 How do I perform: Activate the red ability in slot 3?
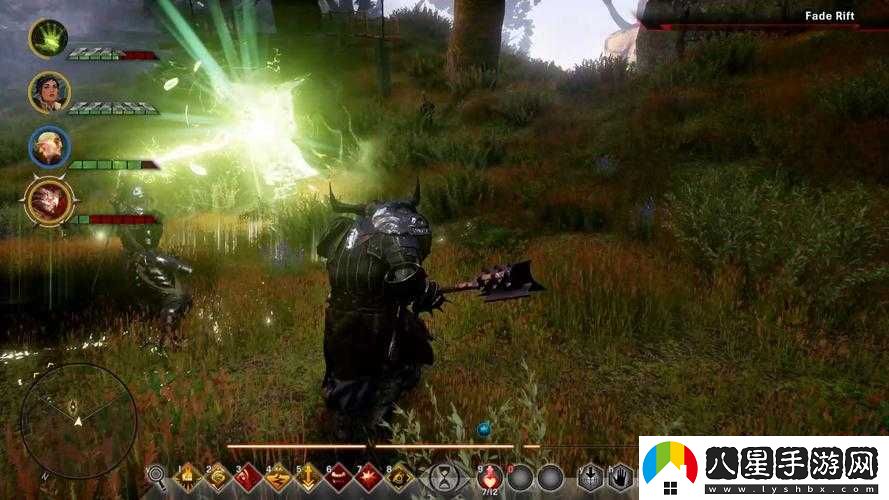tap(249, 477)
